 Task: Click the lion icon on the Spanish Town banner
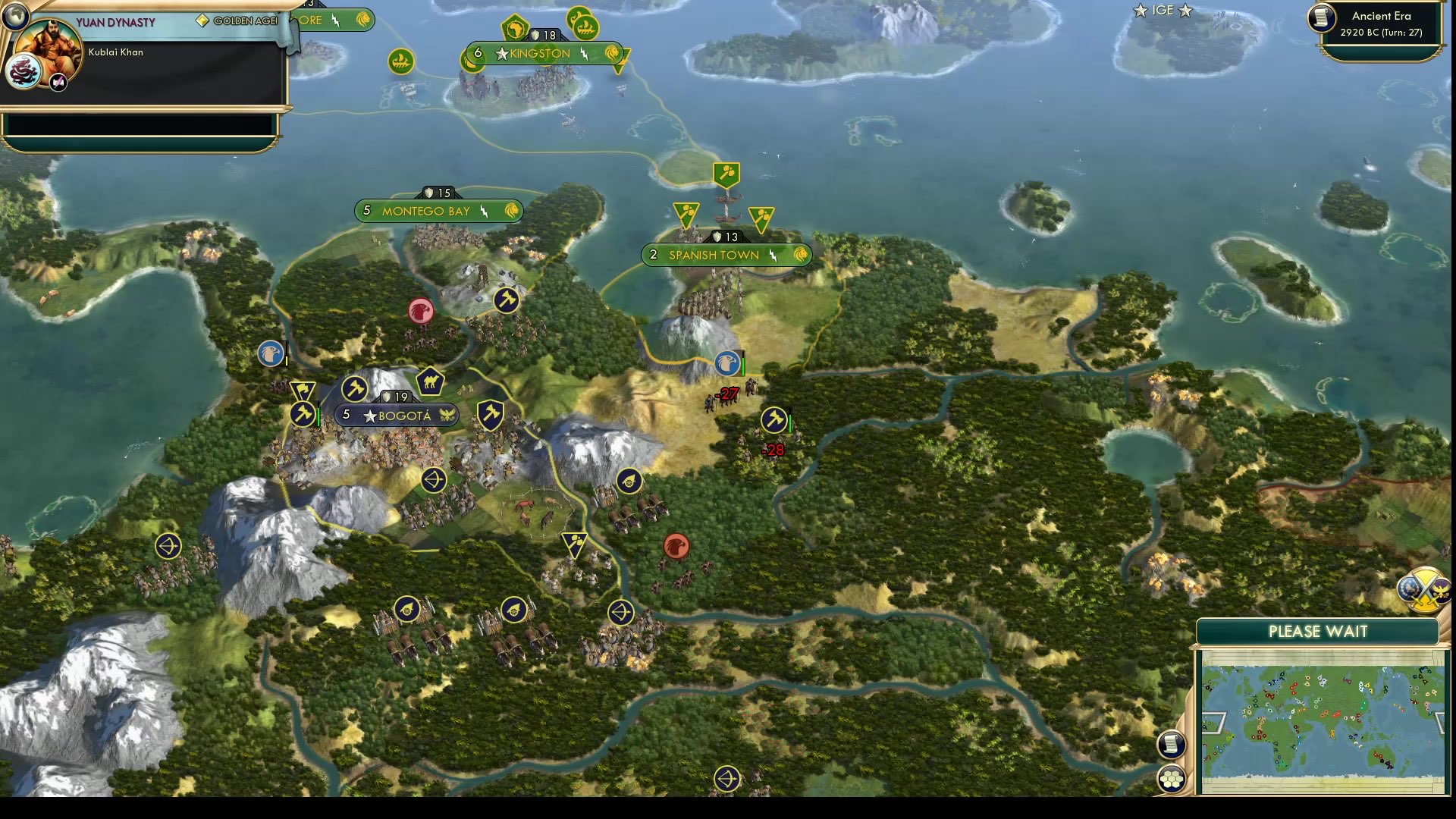point(801,255)
